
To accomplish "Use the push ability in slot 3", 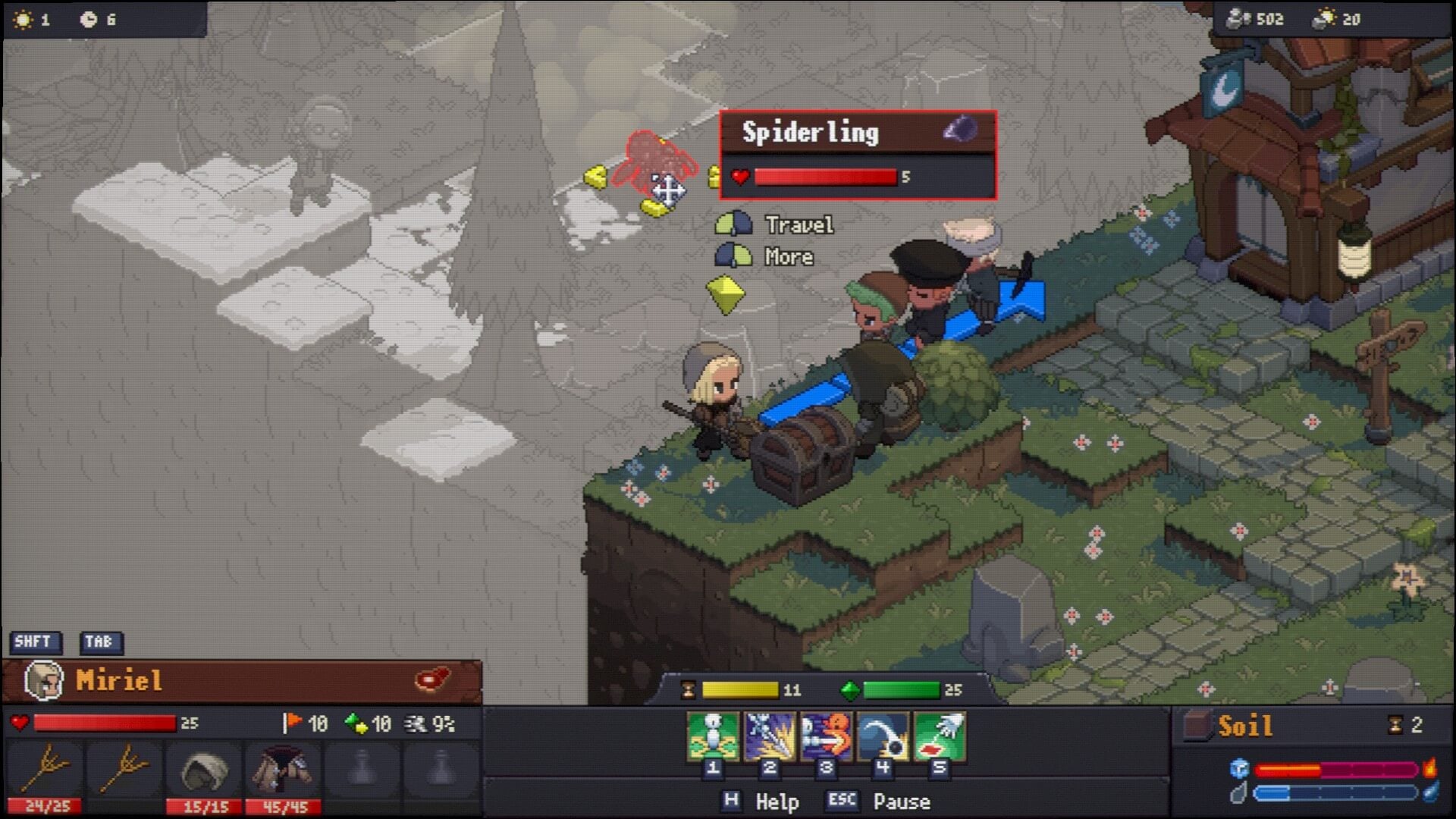I will point(826,736).
